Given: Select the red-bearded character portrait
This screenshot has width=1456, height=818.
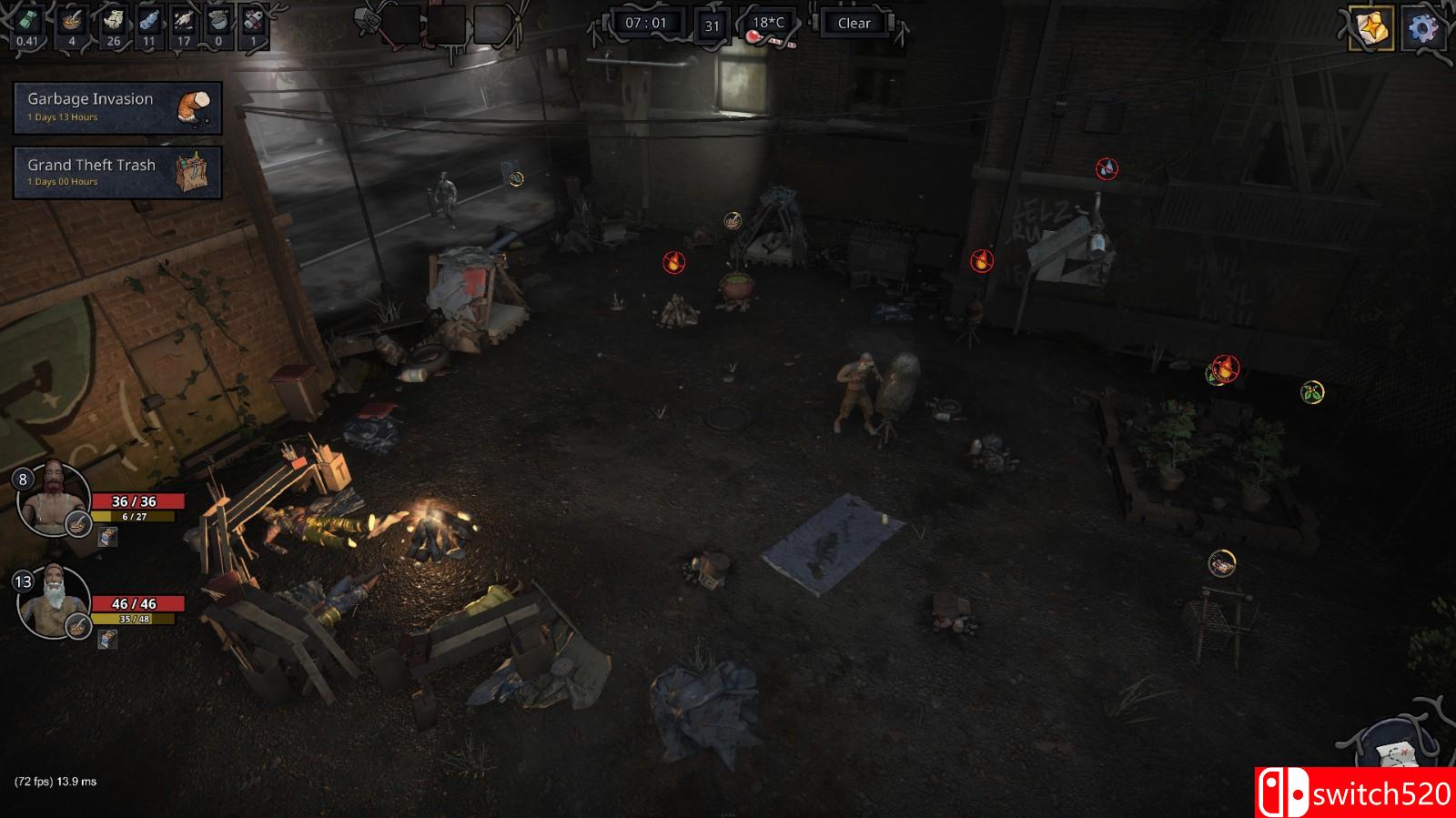Looking at the screenshot, I should [54, 500].
